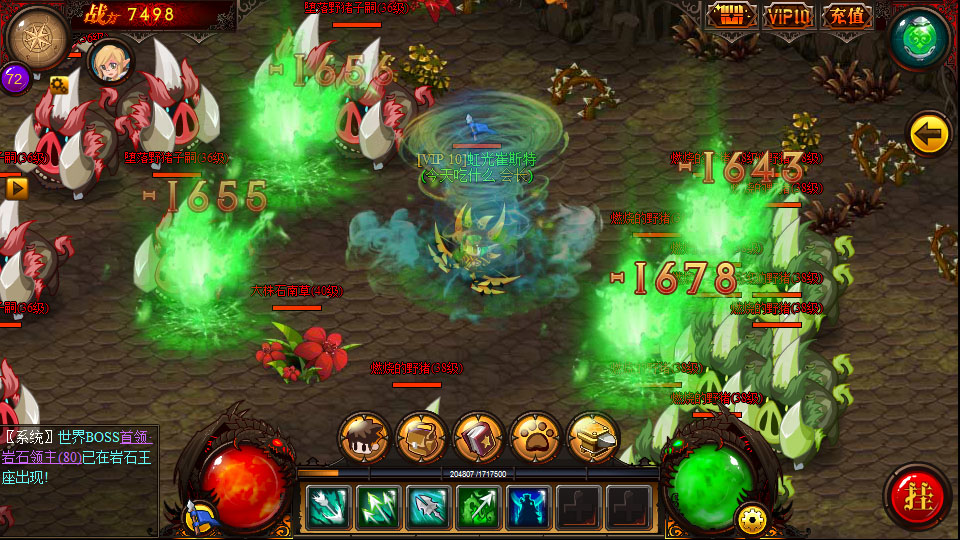Open the star spellbook skills icon
Viewport: 960px width, 540px height.
[x=478, y=437]
